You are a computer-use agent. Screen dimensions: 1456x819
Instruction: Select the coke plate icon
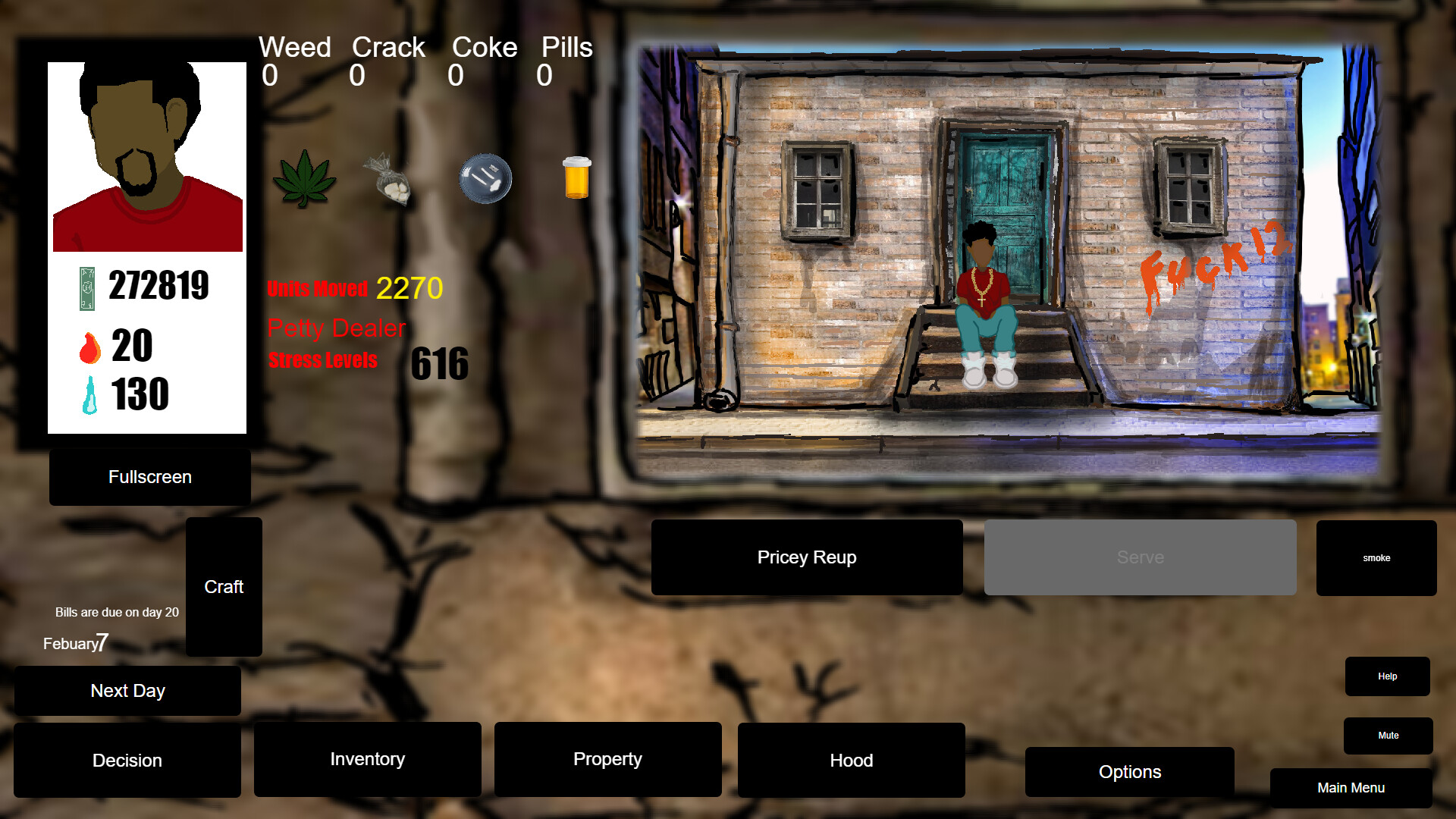tap(485, 179)
